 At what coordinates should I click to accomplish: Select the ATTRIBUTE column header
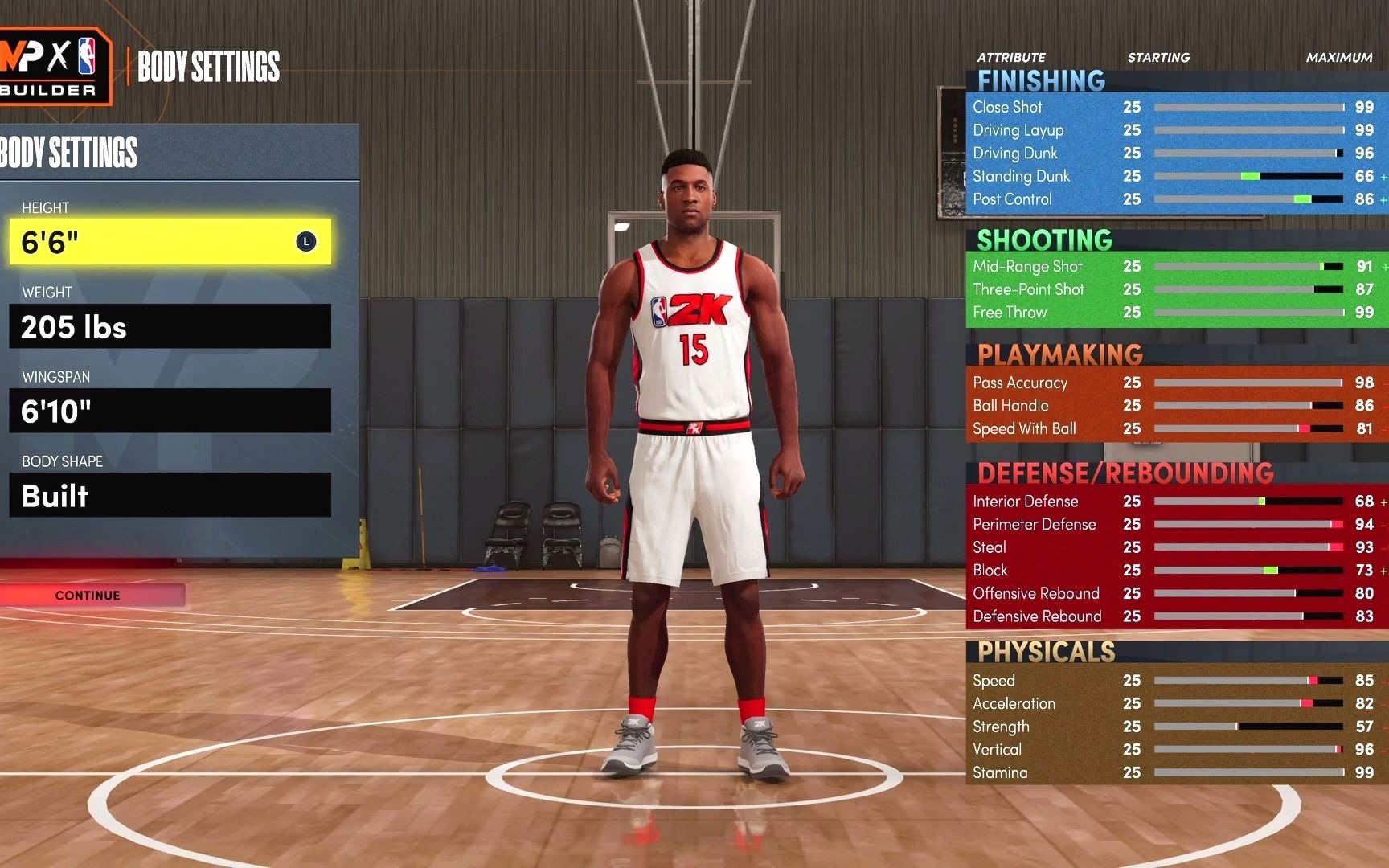coord(1010,57)
